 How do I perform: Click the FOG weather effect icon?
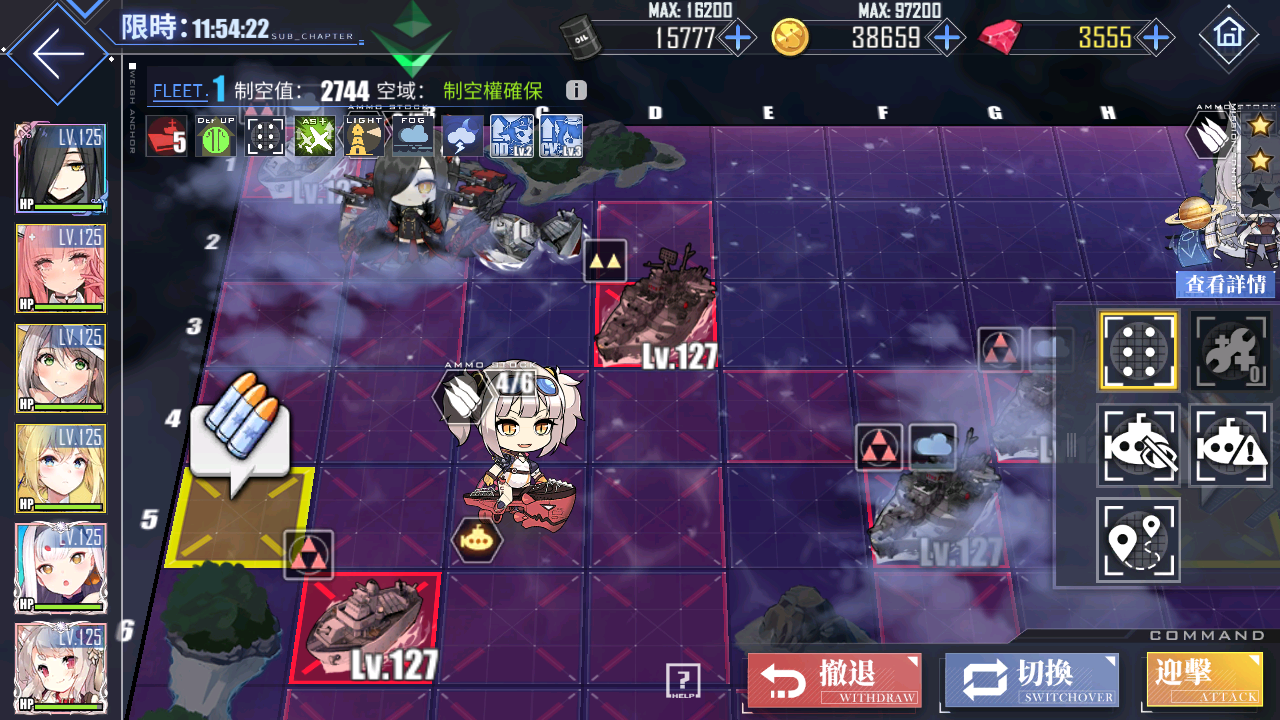(413, 137)
